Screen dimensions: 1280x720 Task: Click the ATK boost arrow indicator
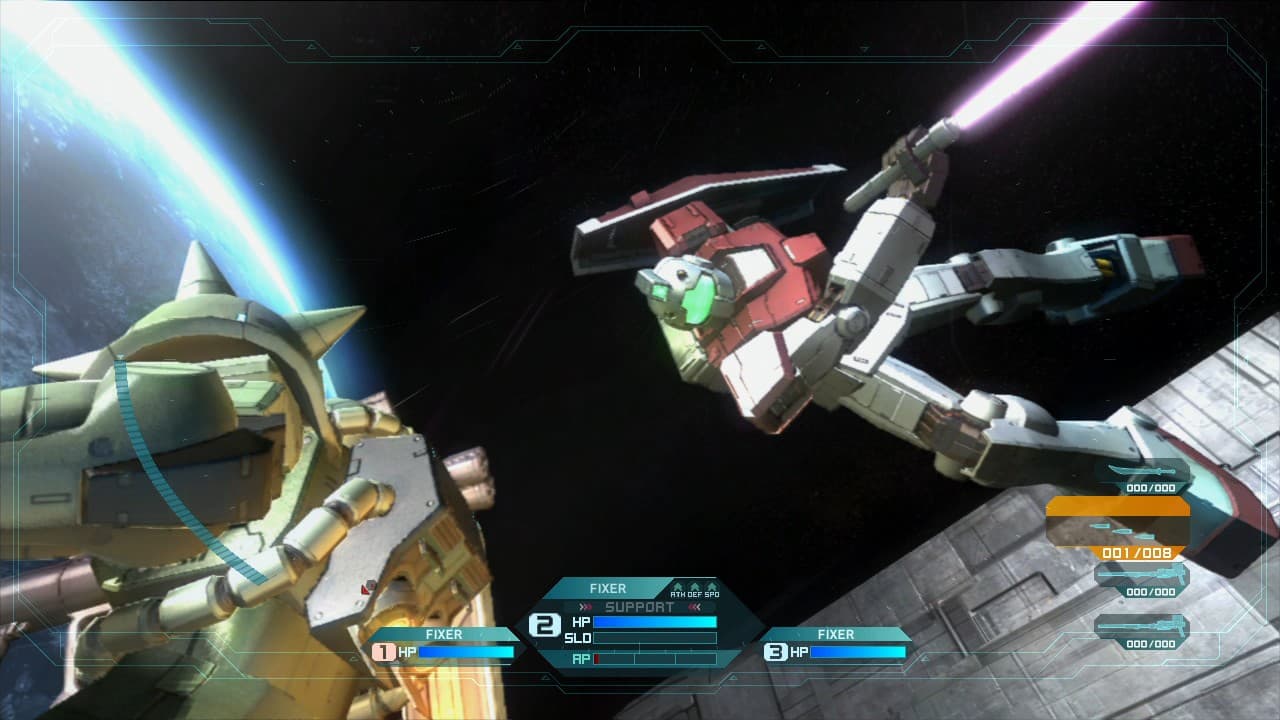[678, 586]
